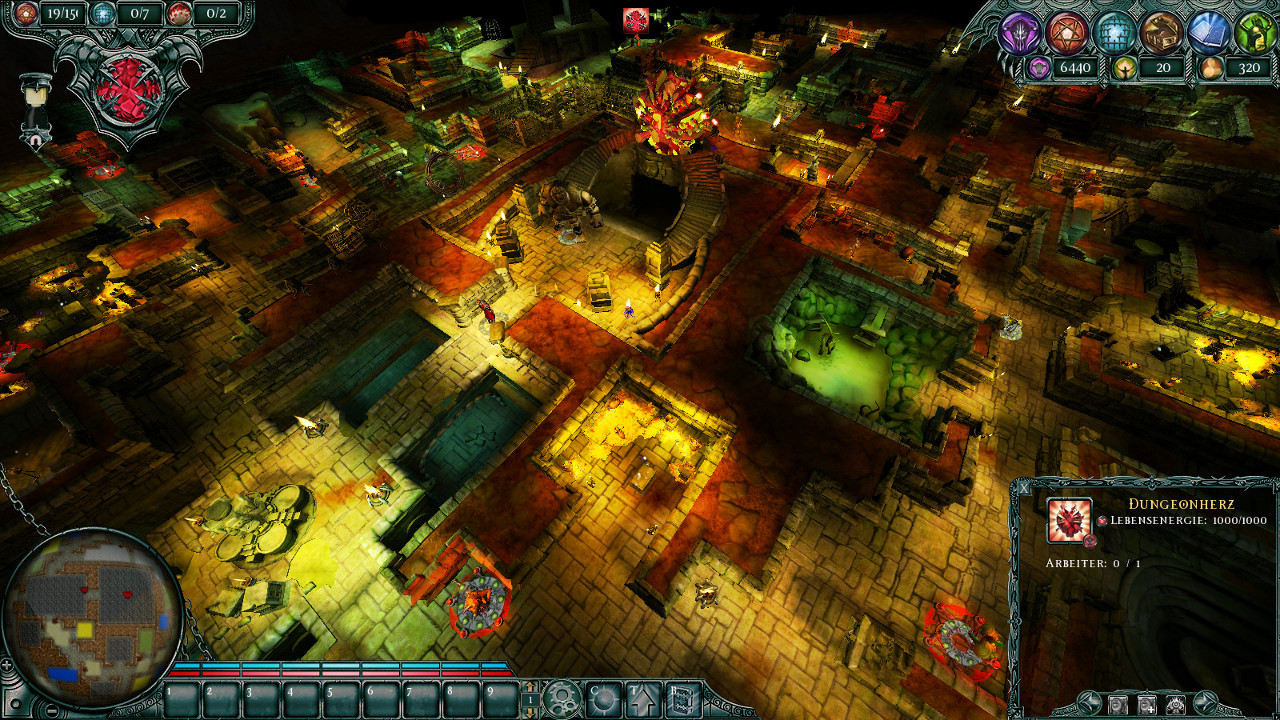Image resolution: width=1280 pixels, height=720 pixels.
Task: Zoom in the minimap with plus button
Action: click(x=8, y=665)
